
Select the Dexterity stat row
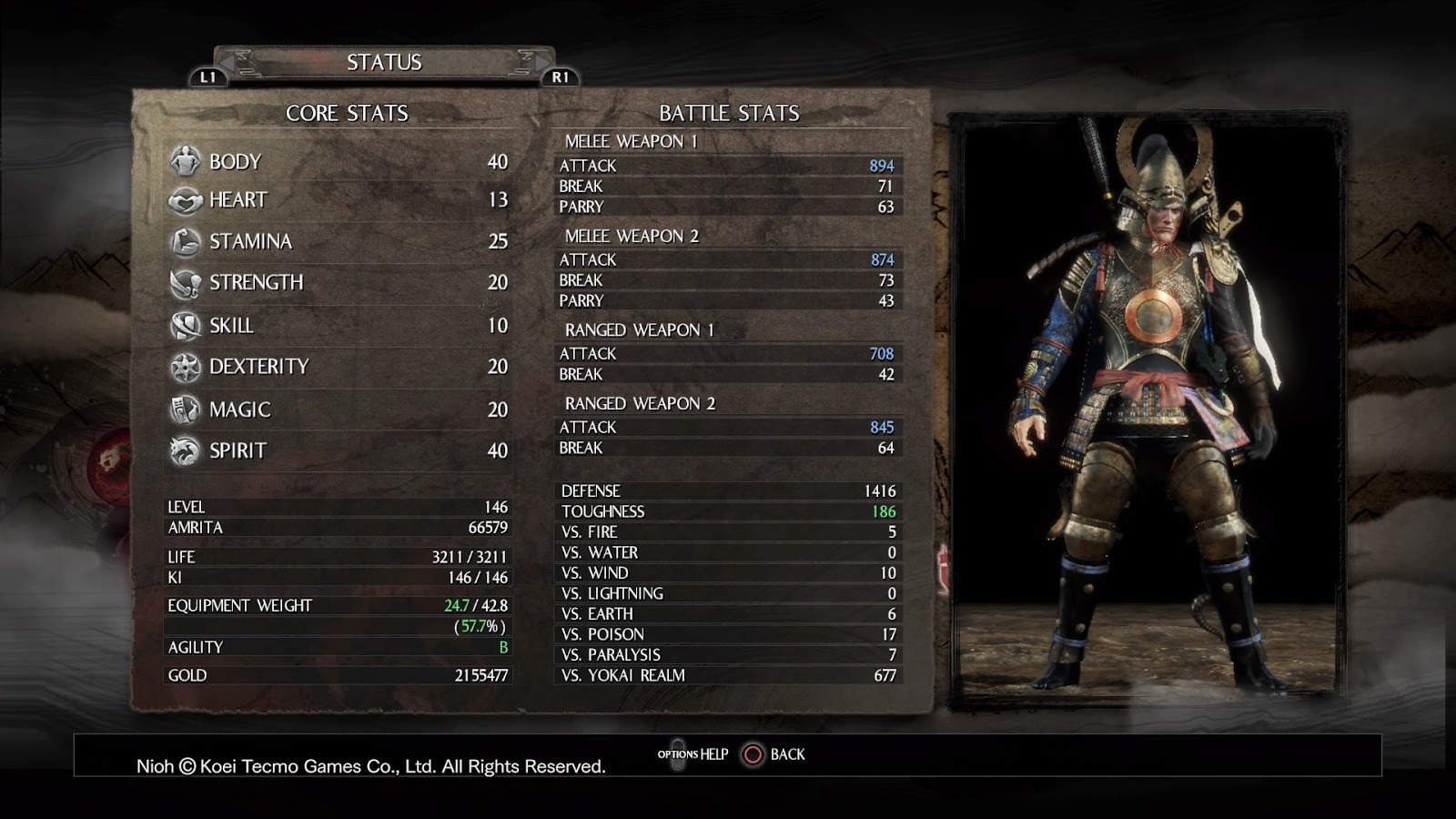(x=338, y=367)
